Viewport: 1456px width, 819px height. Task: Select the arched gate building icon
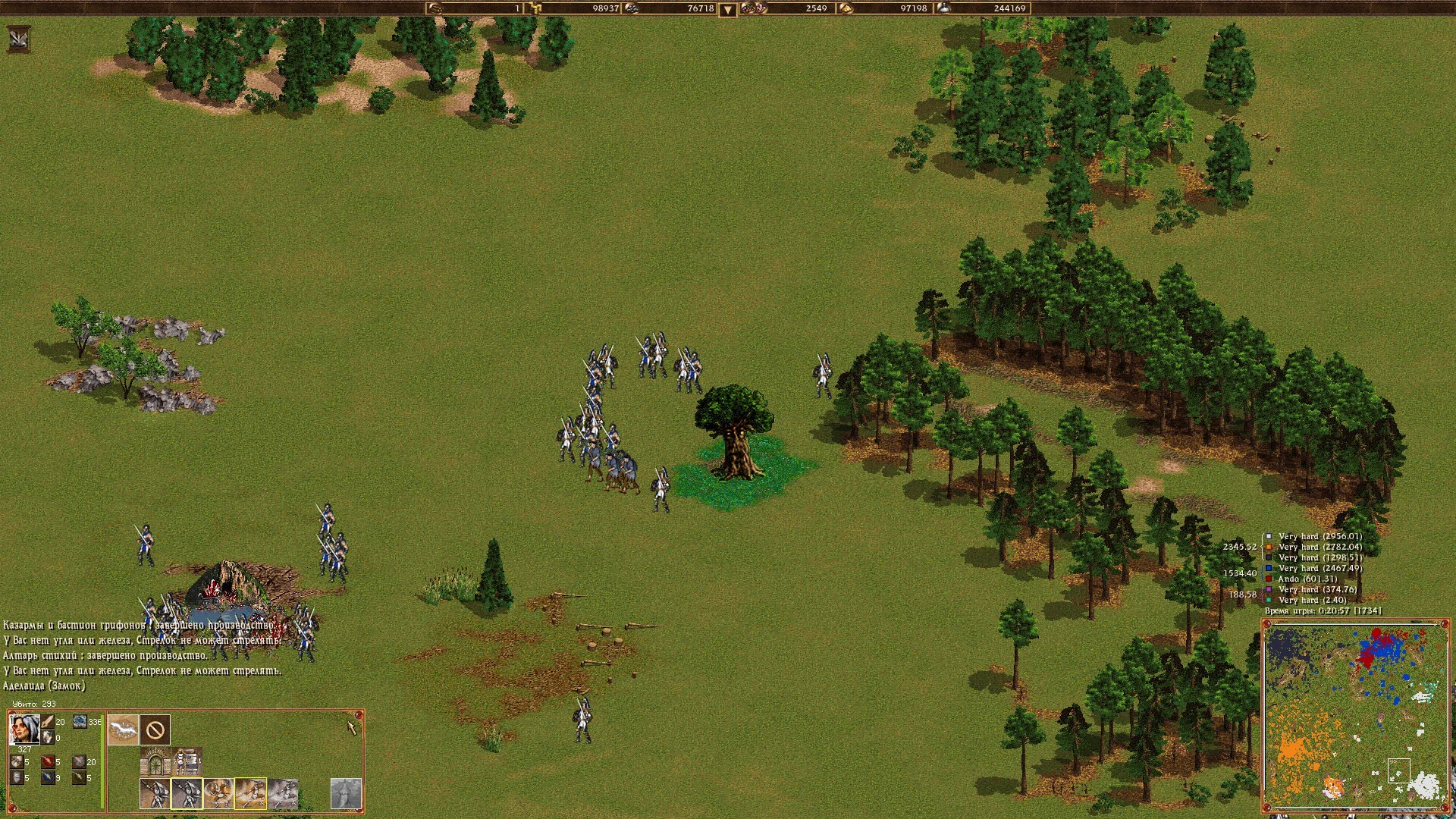155,761
